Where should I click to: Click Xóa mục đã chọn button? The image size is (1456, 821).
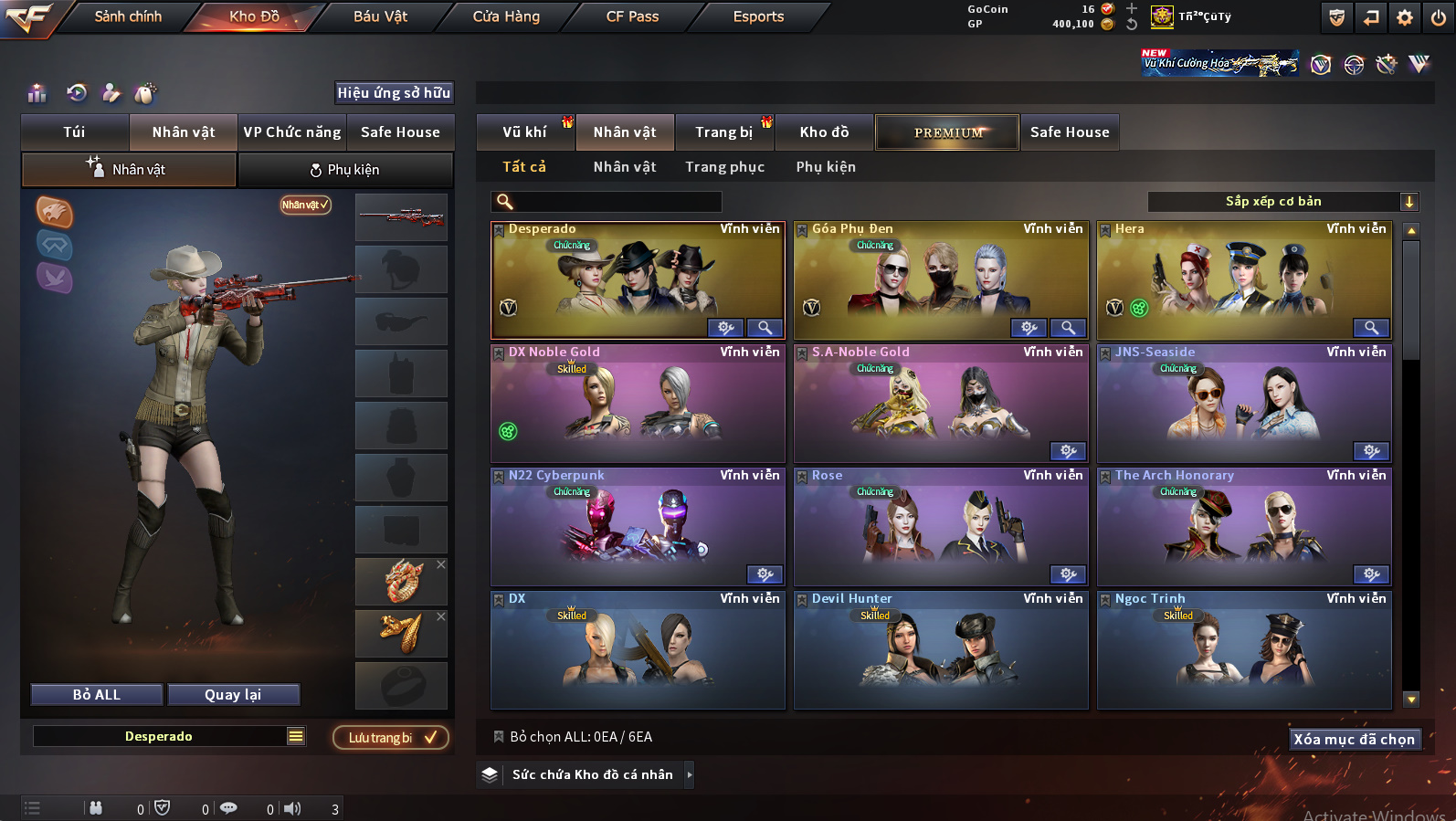pos(1354,740)
